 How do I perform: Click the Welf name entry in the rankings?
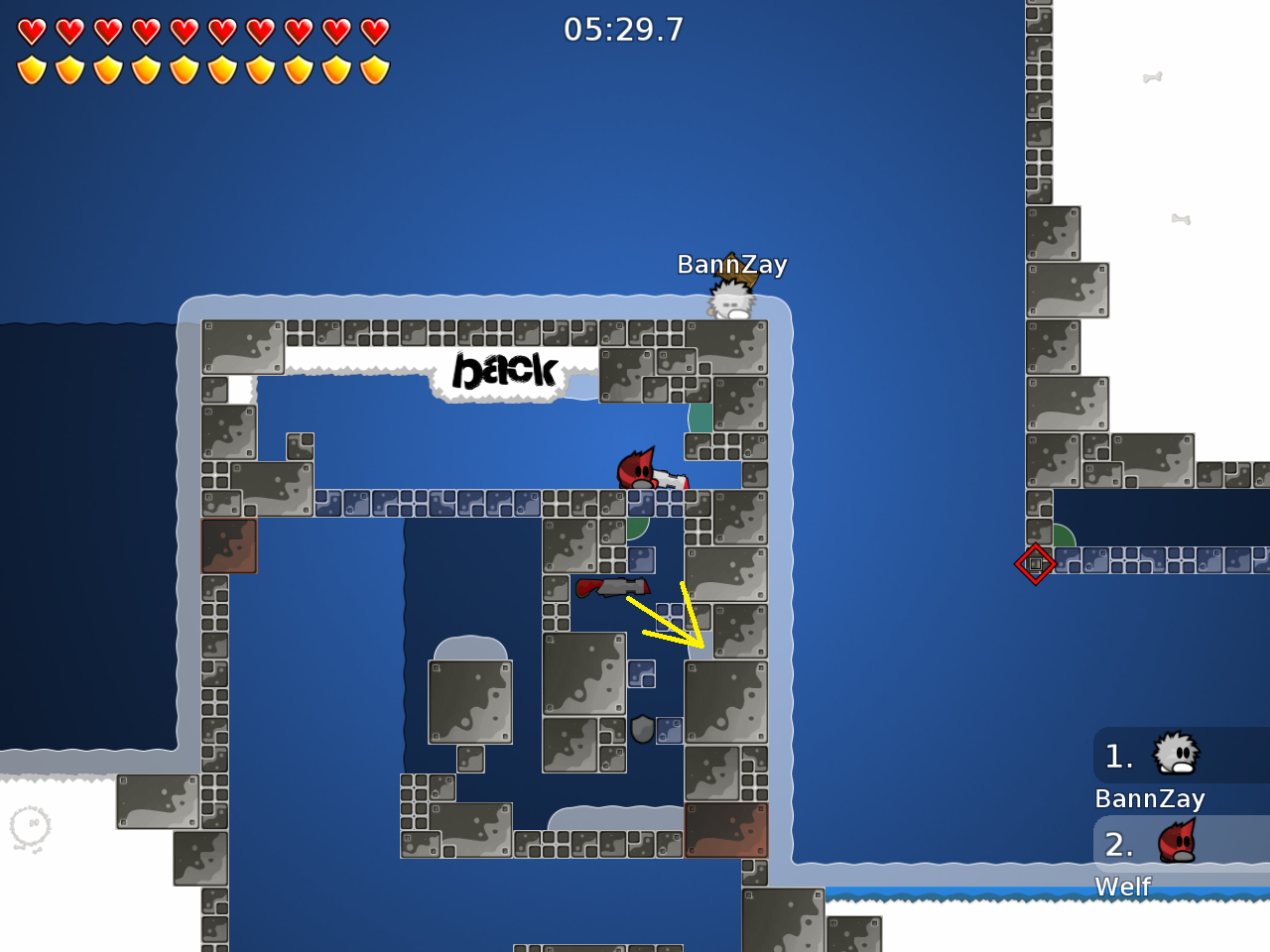point(1122,887)
